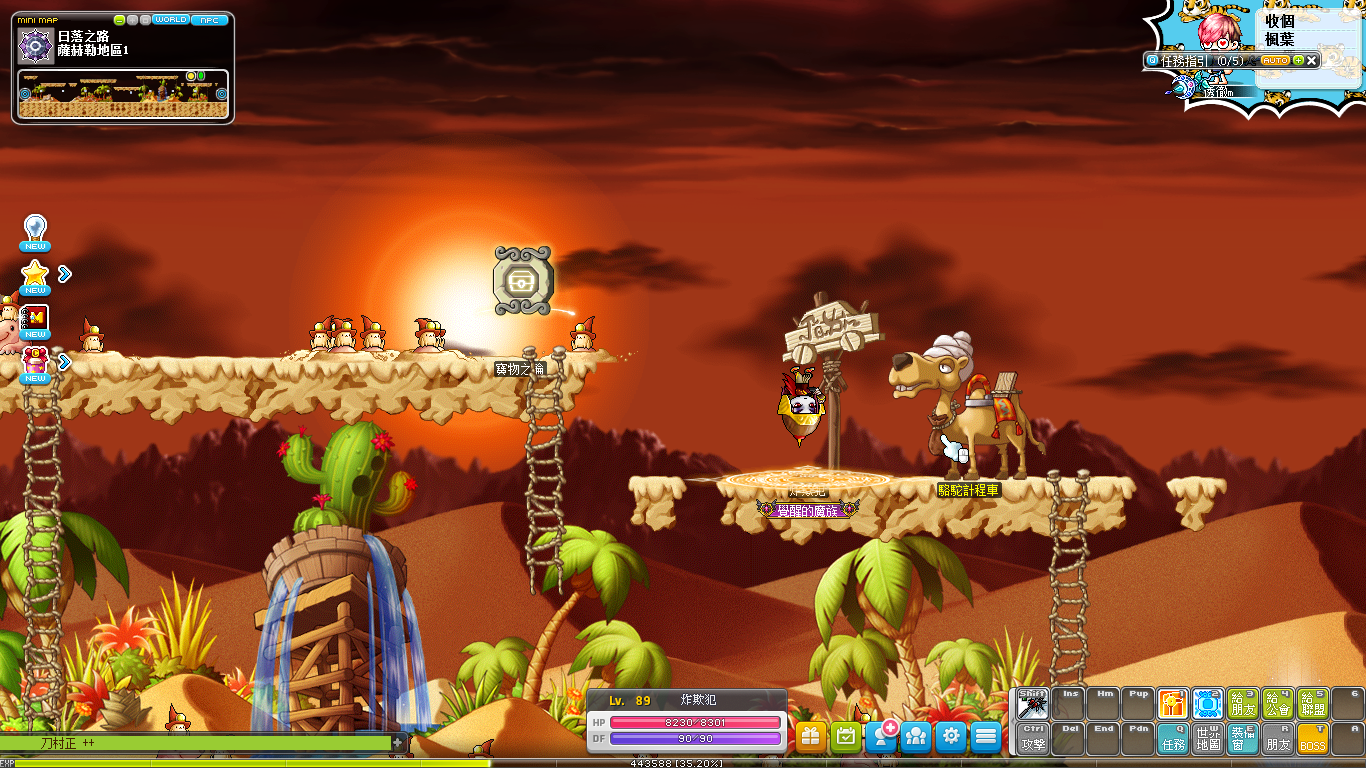Viewport: 1366px width, 768px height.
Task: Open the community group button
Action: tap(916, 737)
